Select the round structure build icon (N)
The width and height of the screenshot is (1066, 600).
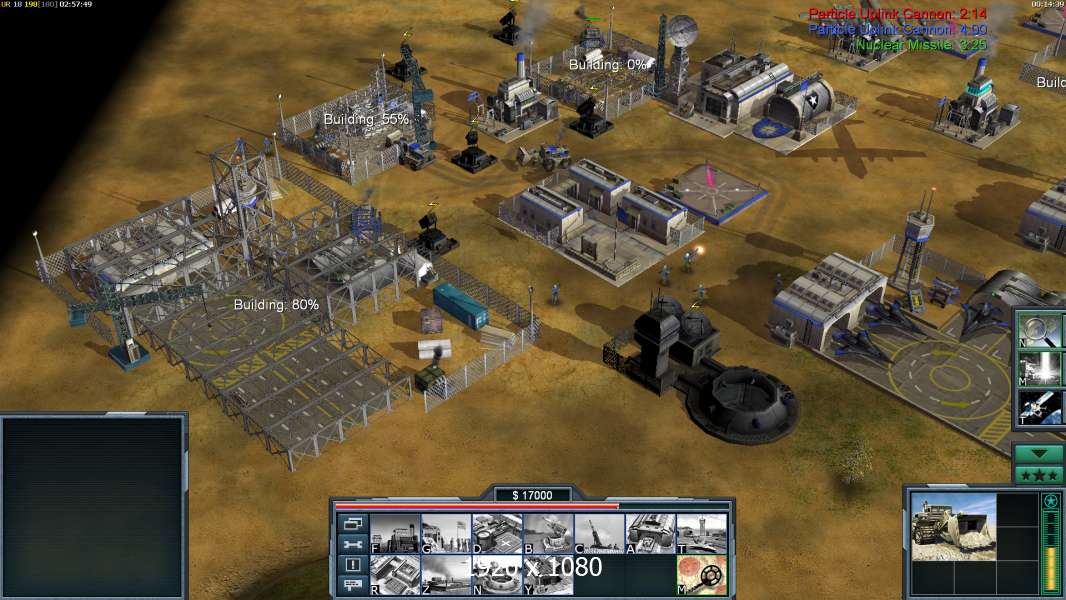click(x=497, y=575)
